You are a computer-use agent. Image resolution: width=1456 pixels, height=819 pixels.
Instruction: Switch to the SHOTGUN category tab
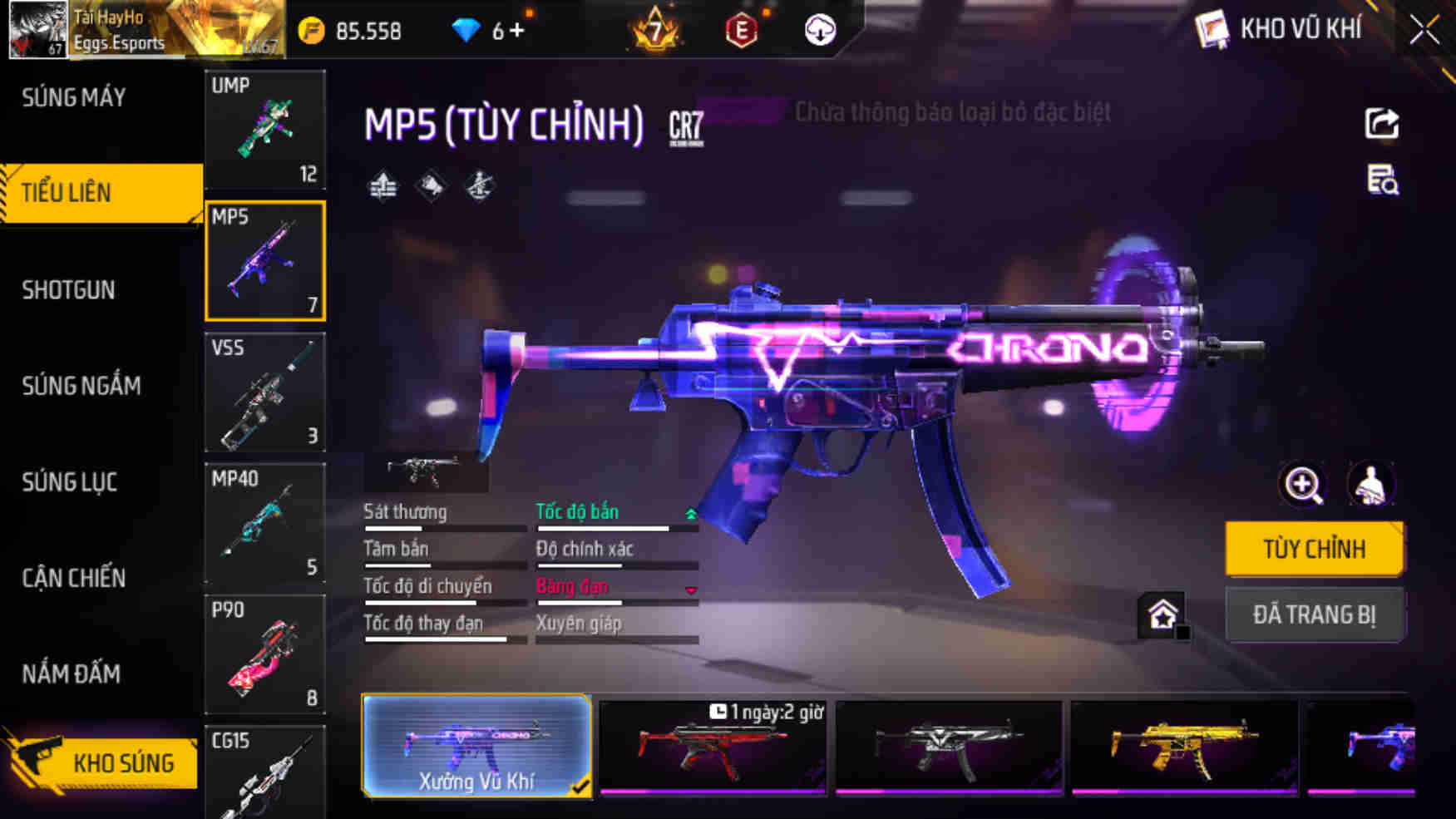tap(69, 289)
